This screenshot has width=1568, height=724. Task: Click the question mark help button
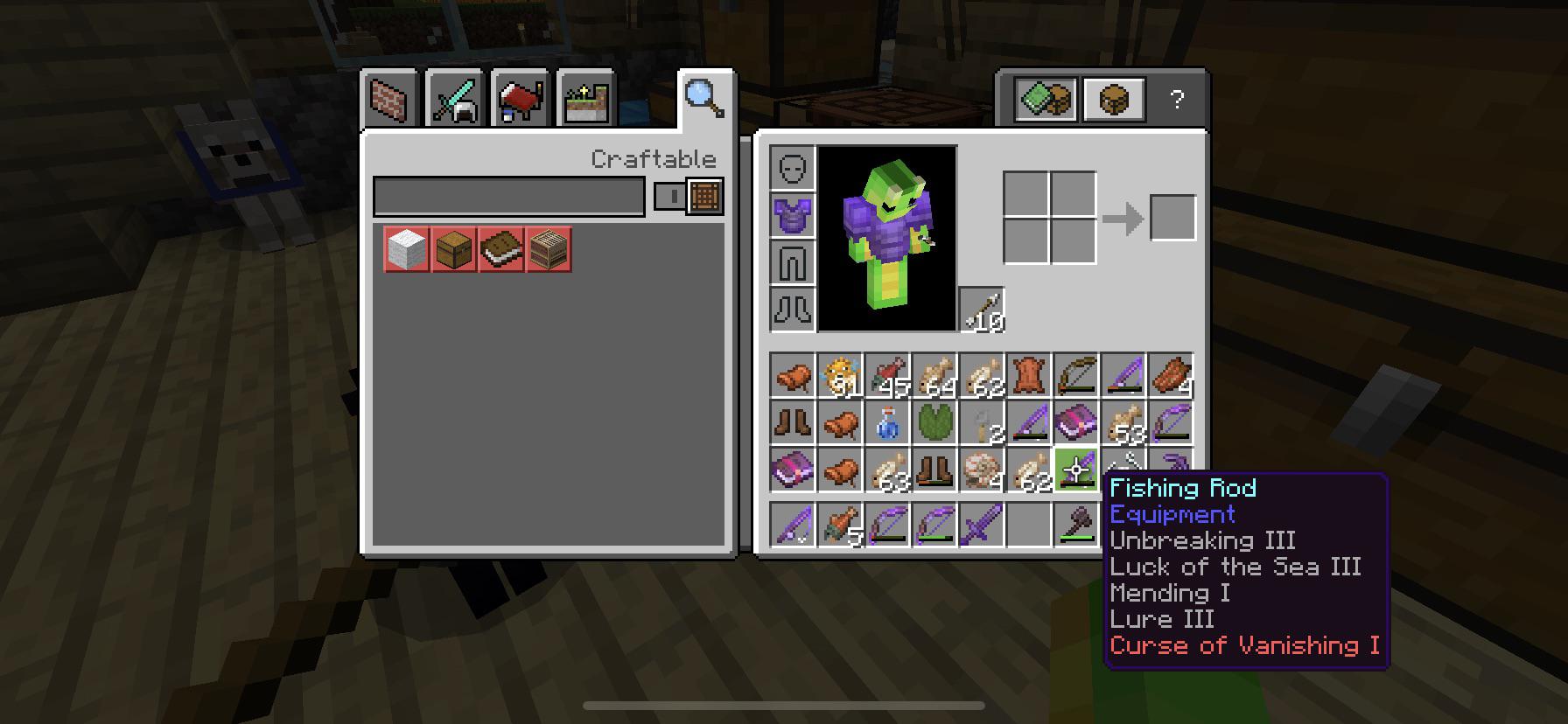click(1177, 99)
